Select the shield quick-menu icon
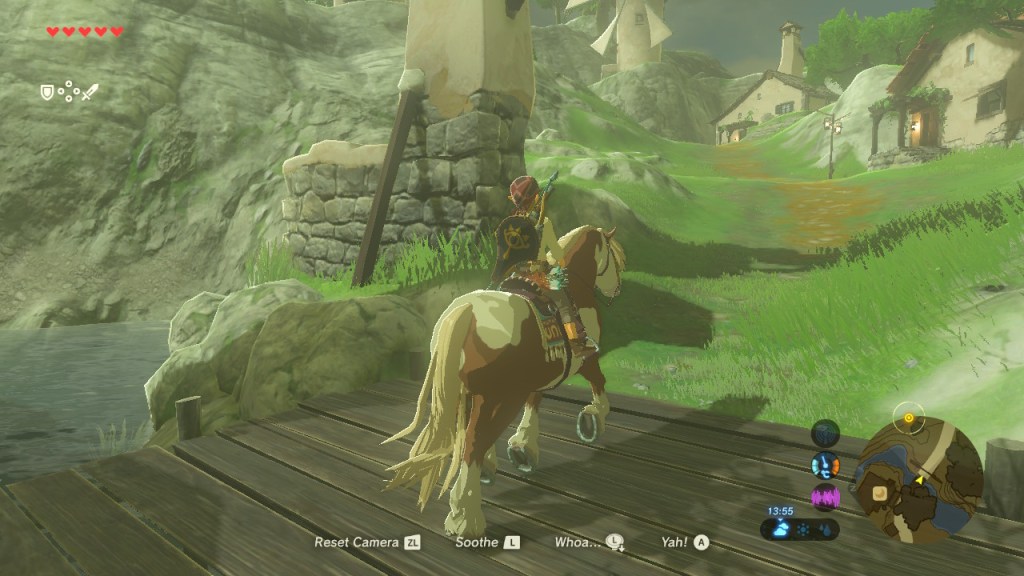1024x576 pixels. click(x=46, y=92)
